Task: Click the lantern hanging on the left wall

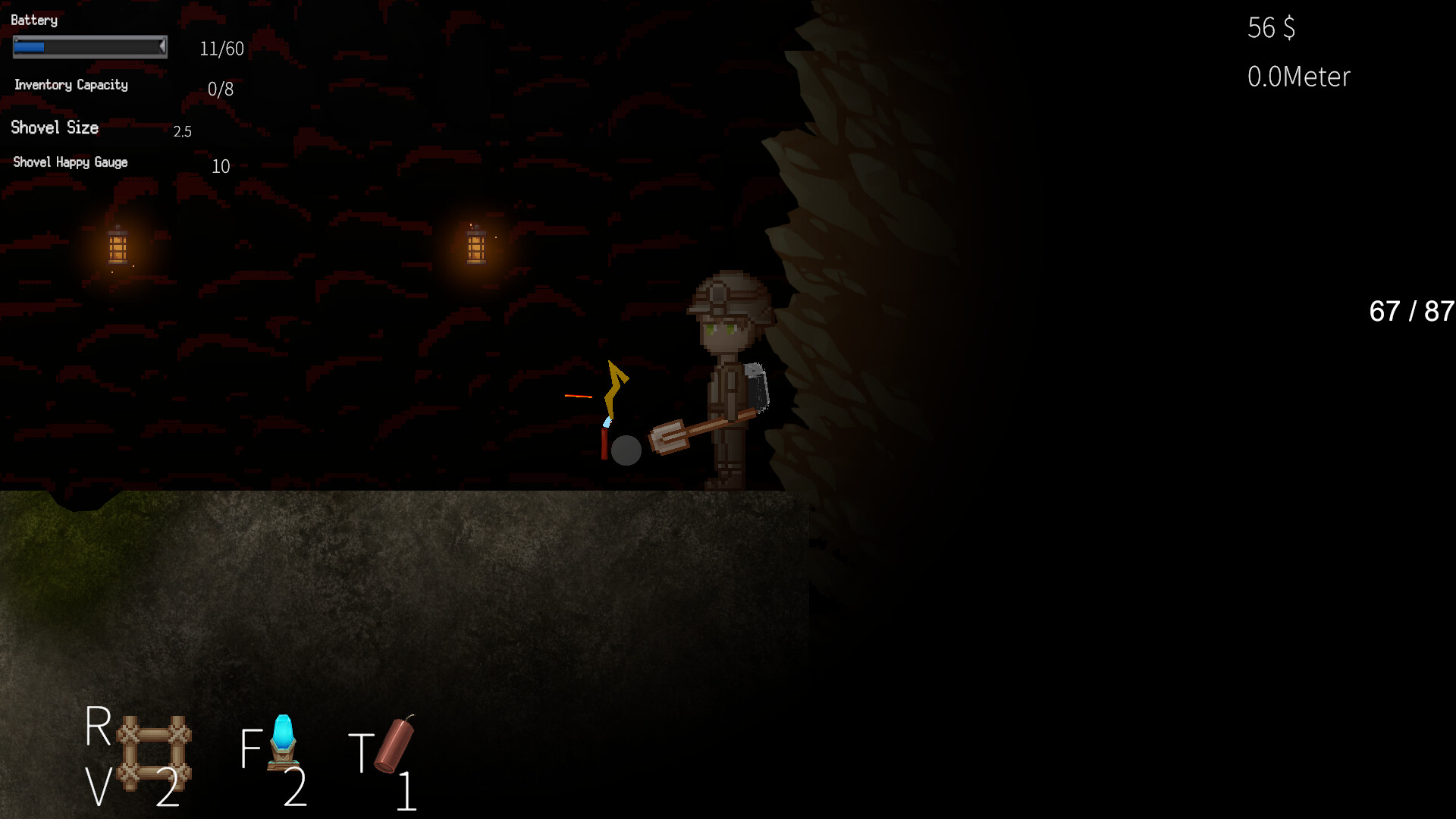Action: tap(118, 245)
